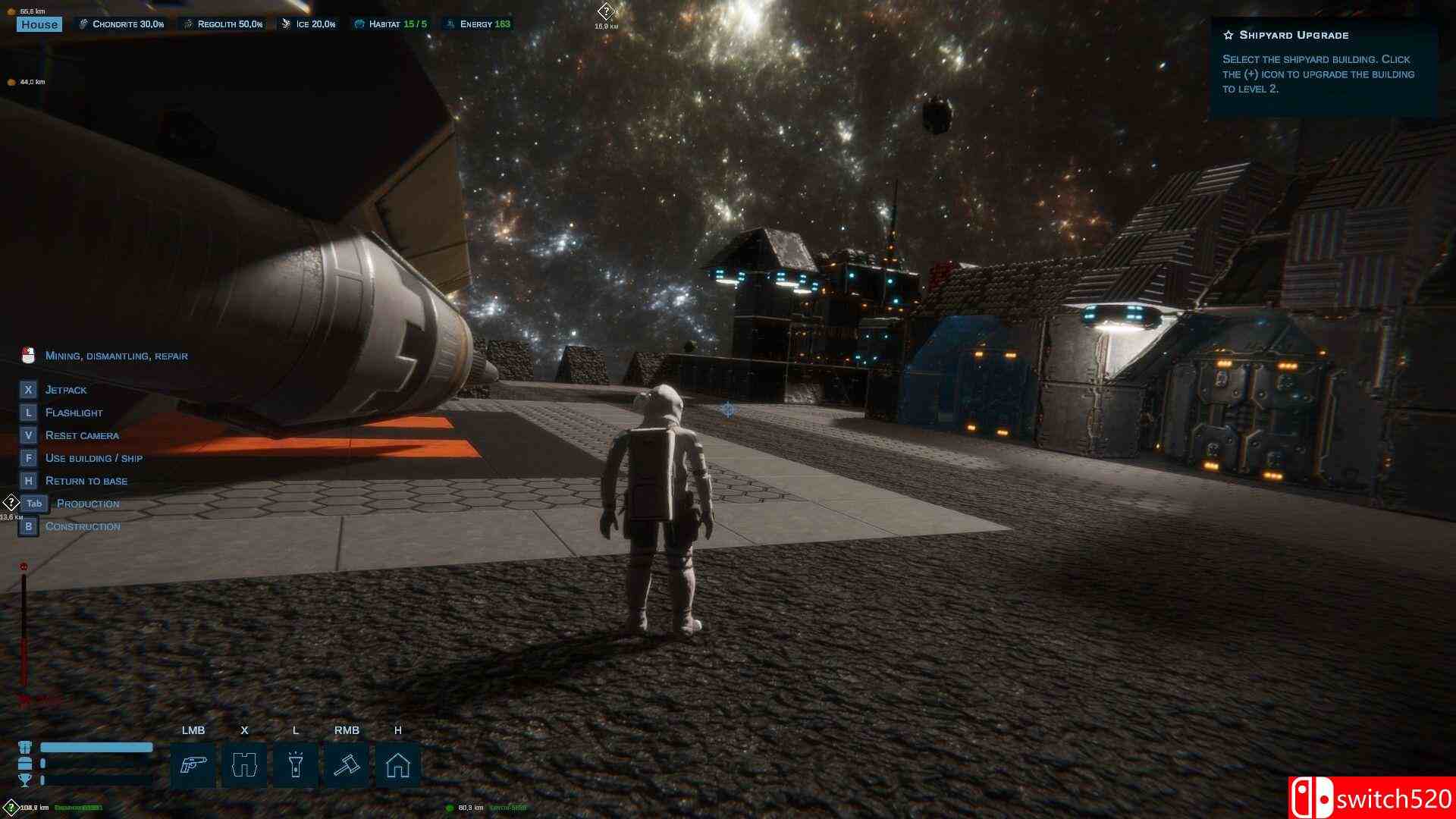Select the Production menu entry

(87, 504)
